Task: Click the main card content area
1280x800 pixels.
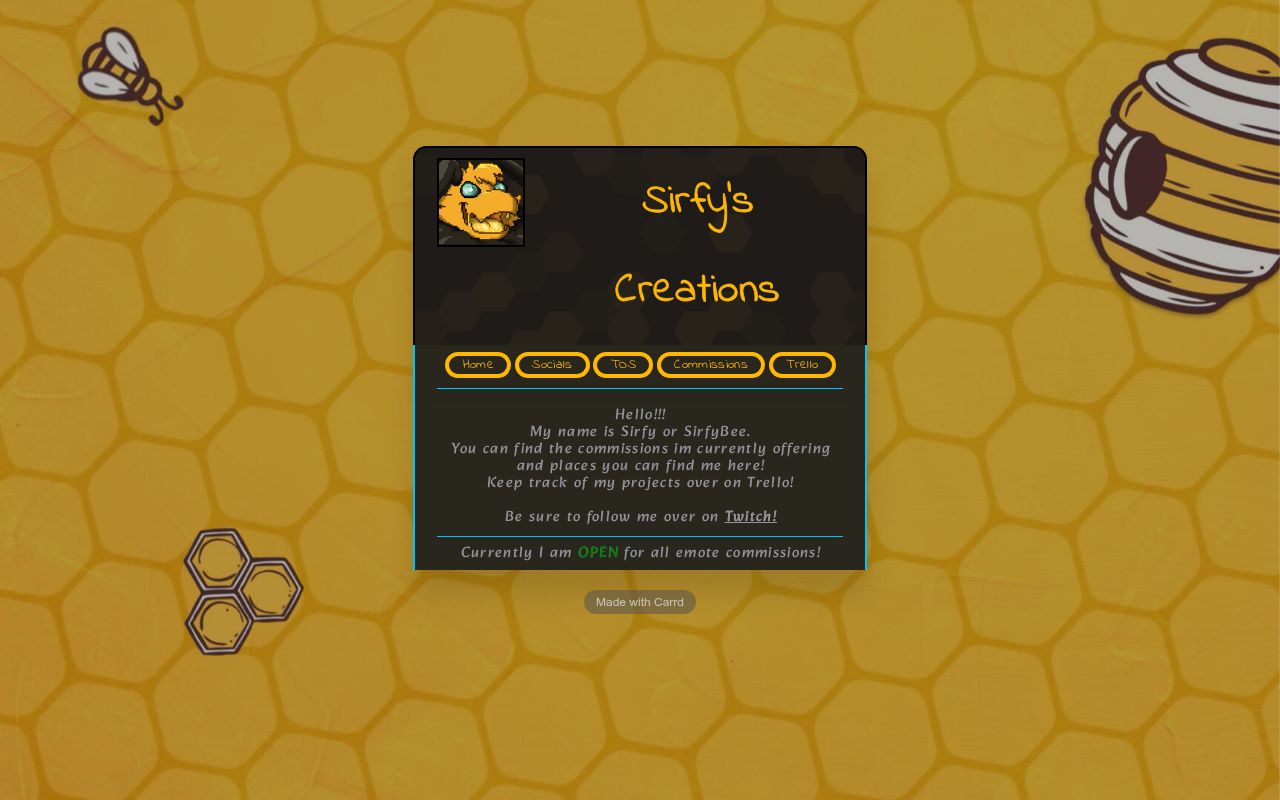Action: (640, 460)
